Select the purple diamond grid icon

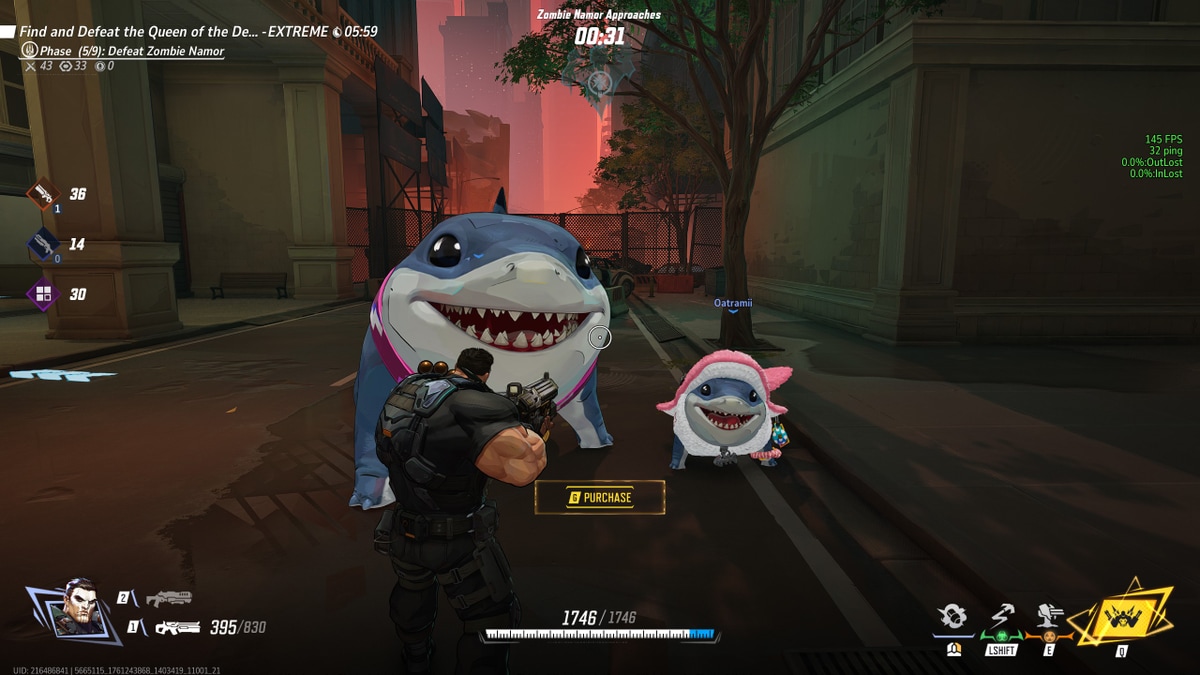[x=44, y=294]
